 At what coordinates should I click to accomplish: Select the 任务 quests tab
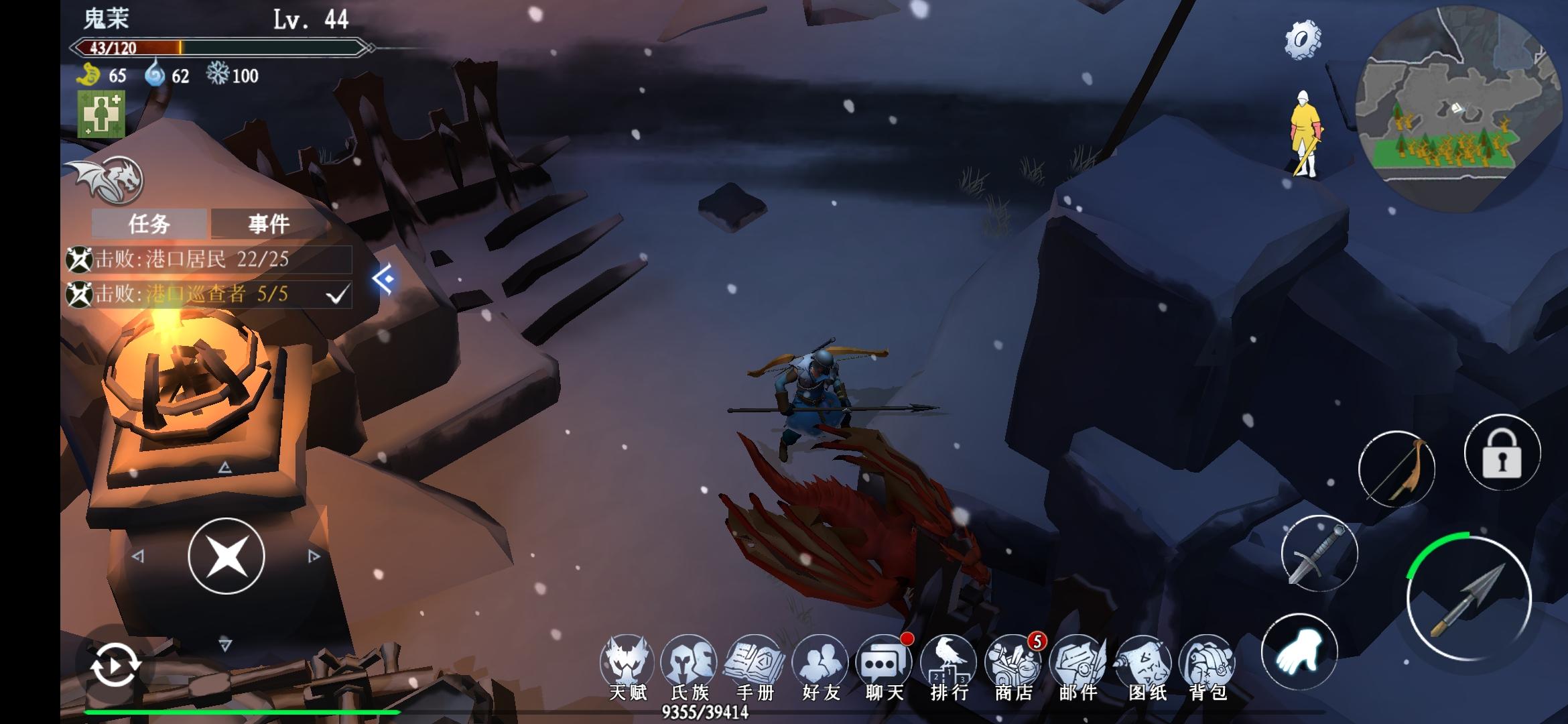149,223
